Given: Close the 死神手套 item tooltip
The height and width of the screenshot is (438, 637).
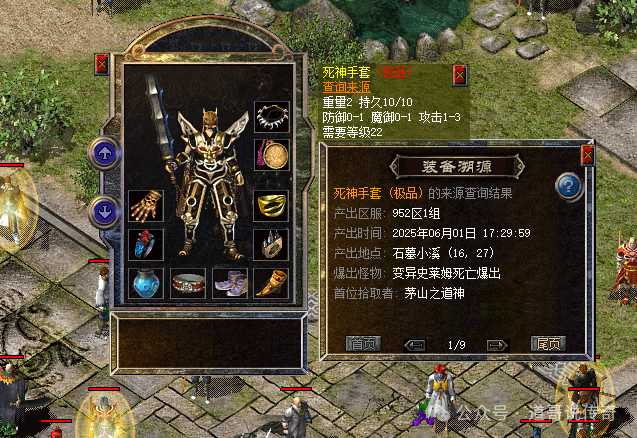Looking at the screenshot, I should pyautogui.click(x=459, y=75).
